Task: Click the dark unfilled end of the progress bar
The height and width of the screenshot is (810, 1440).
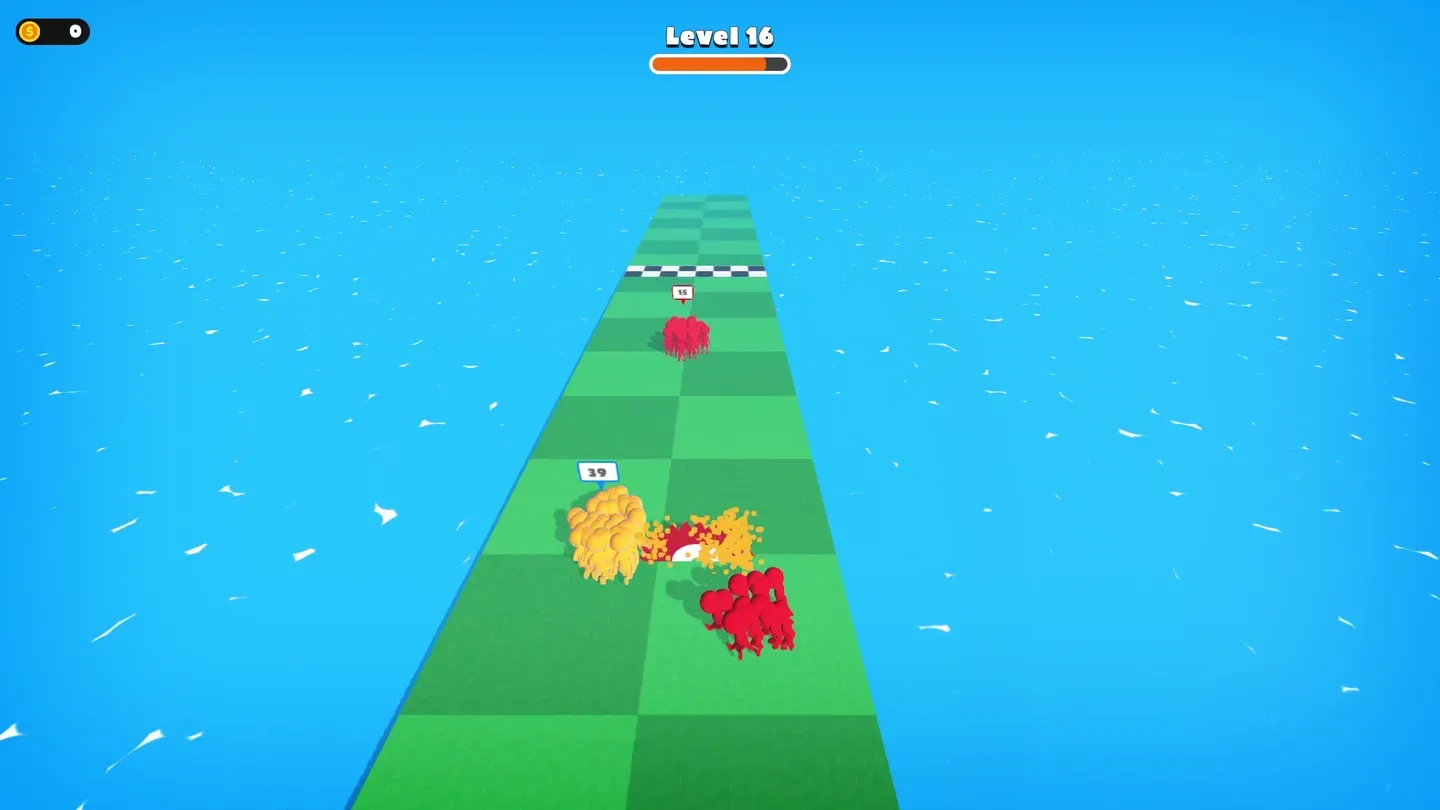Action: tap(775, 63)
